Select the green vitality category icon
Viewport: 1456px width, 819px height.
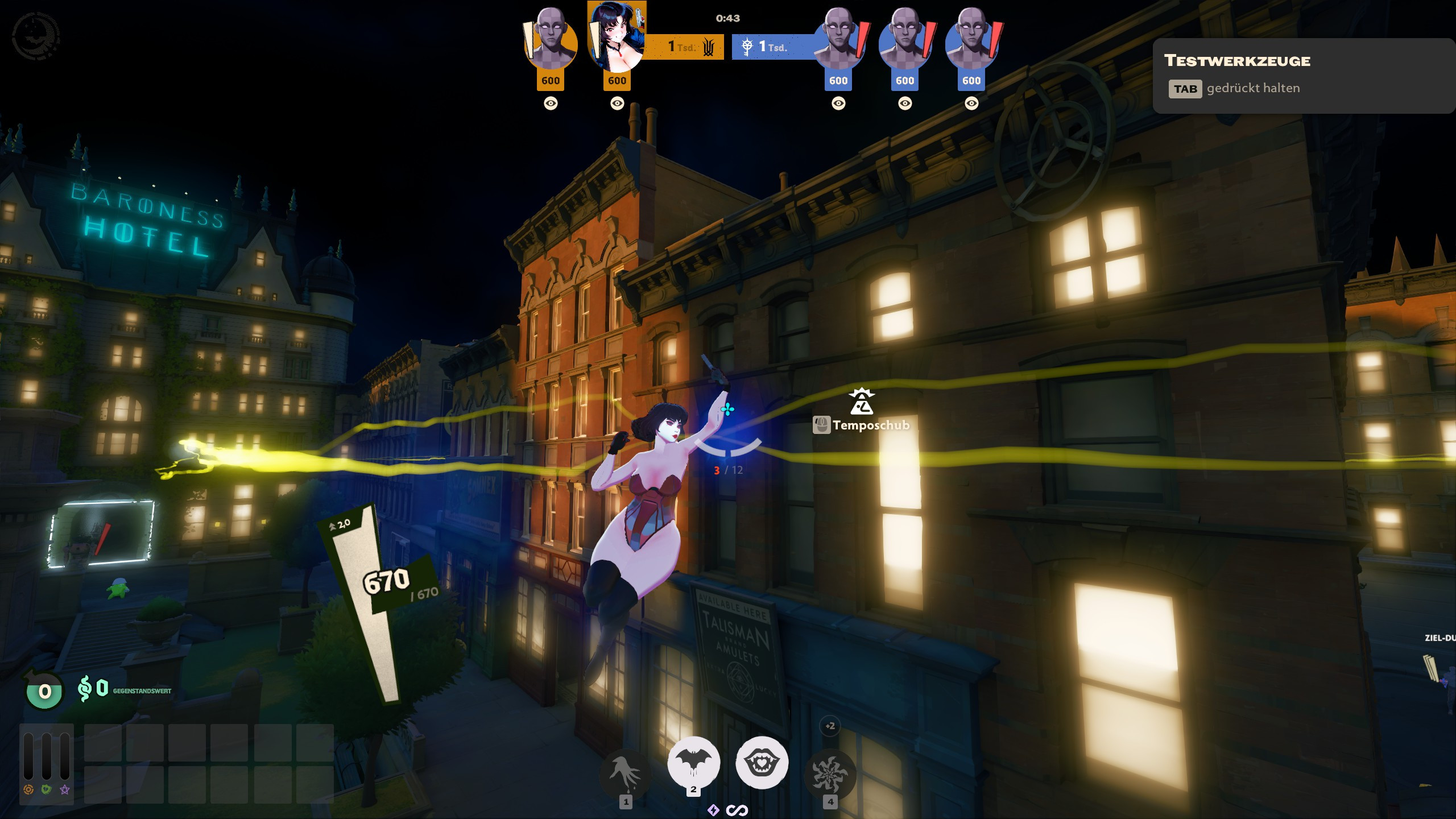(x=47, y=789)
